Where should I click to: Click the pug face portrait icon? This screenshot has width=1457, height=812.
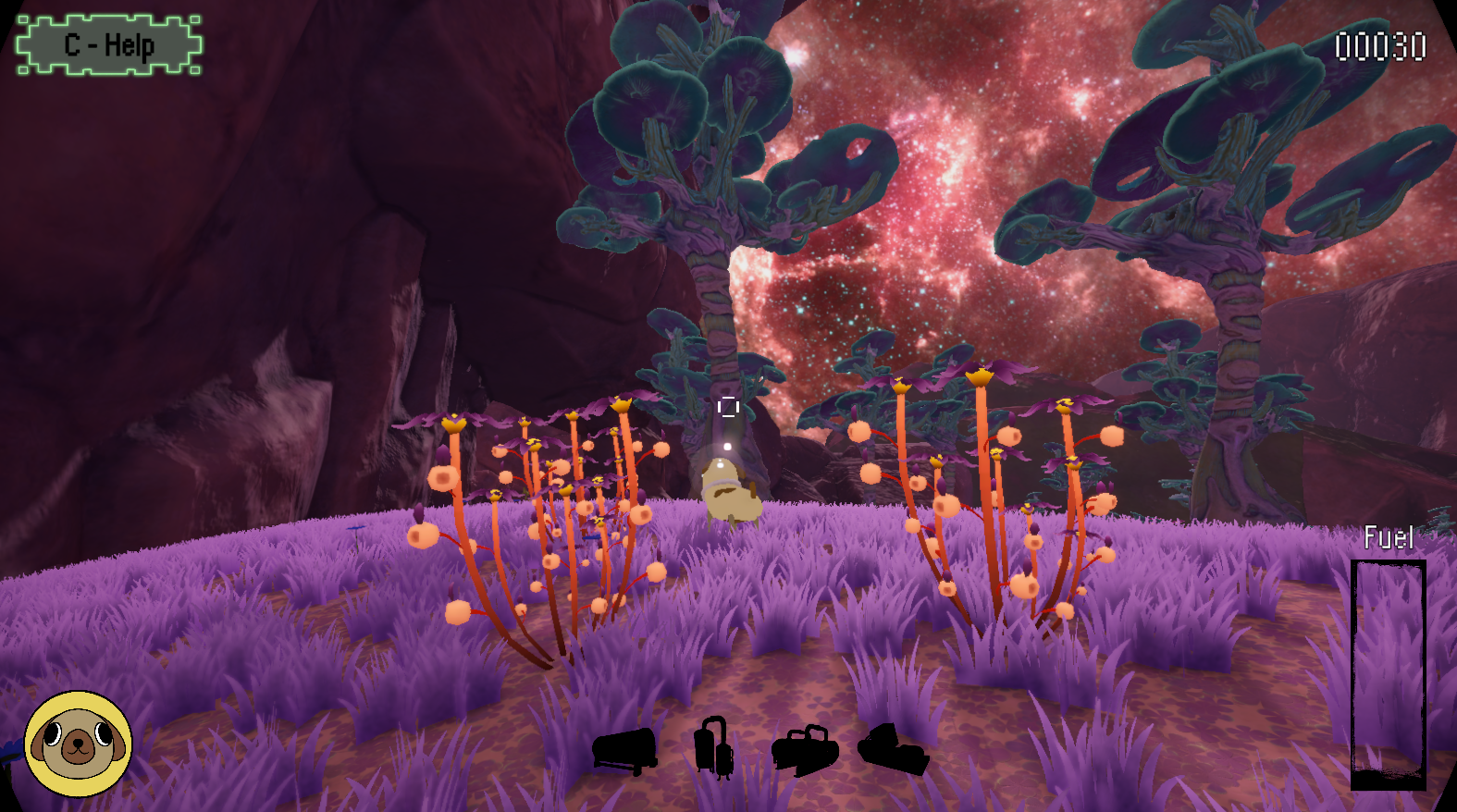pos(78,744)
